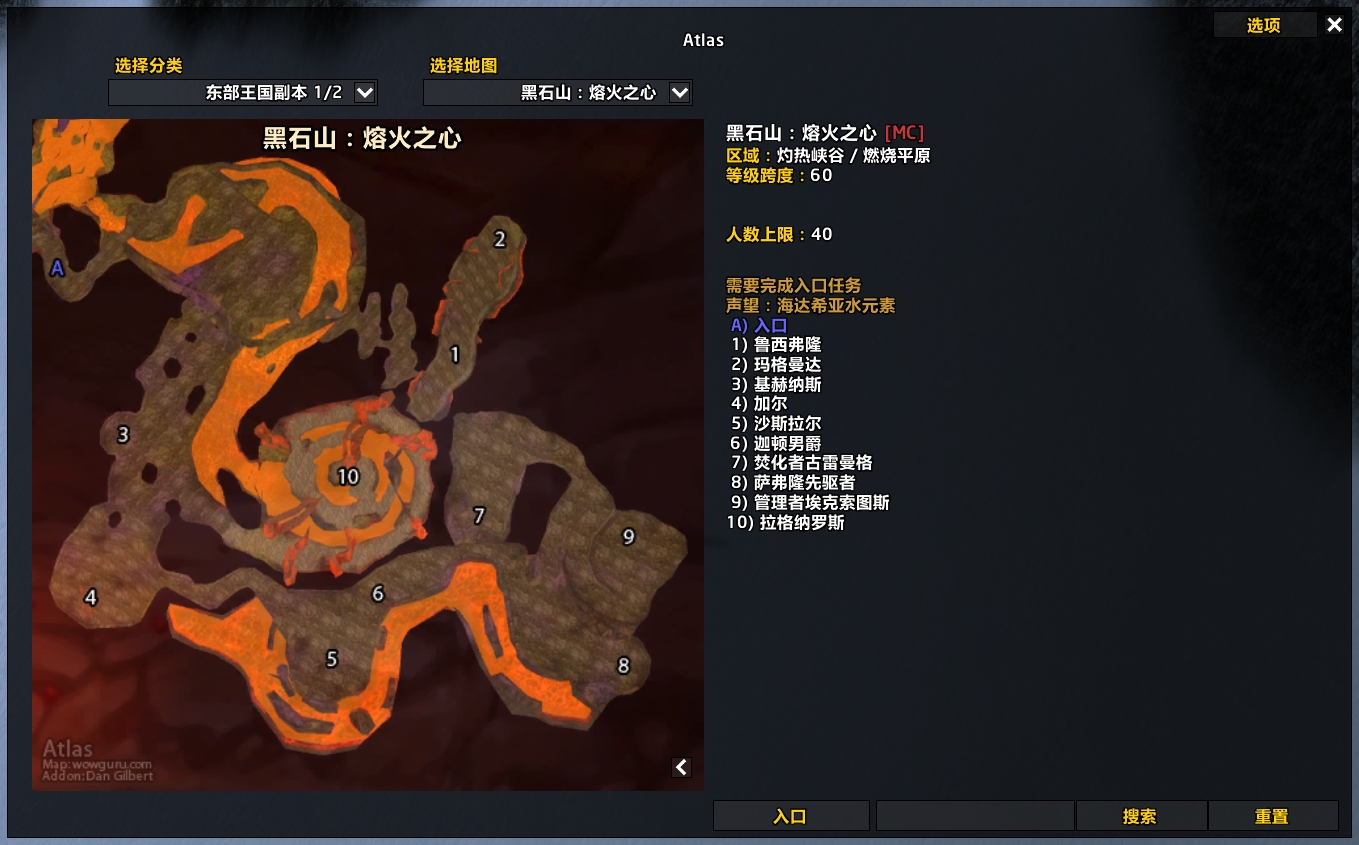Click map marker 4 on the map
This screenshot has height=845, width=1359.
(90, 598)
